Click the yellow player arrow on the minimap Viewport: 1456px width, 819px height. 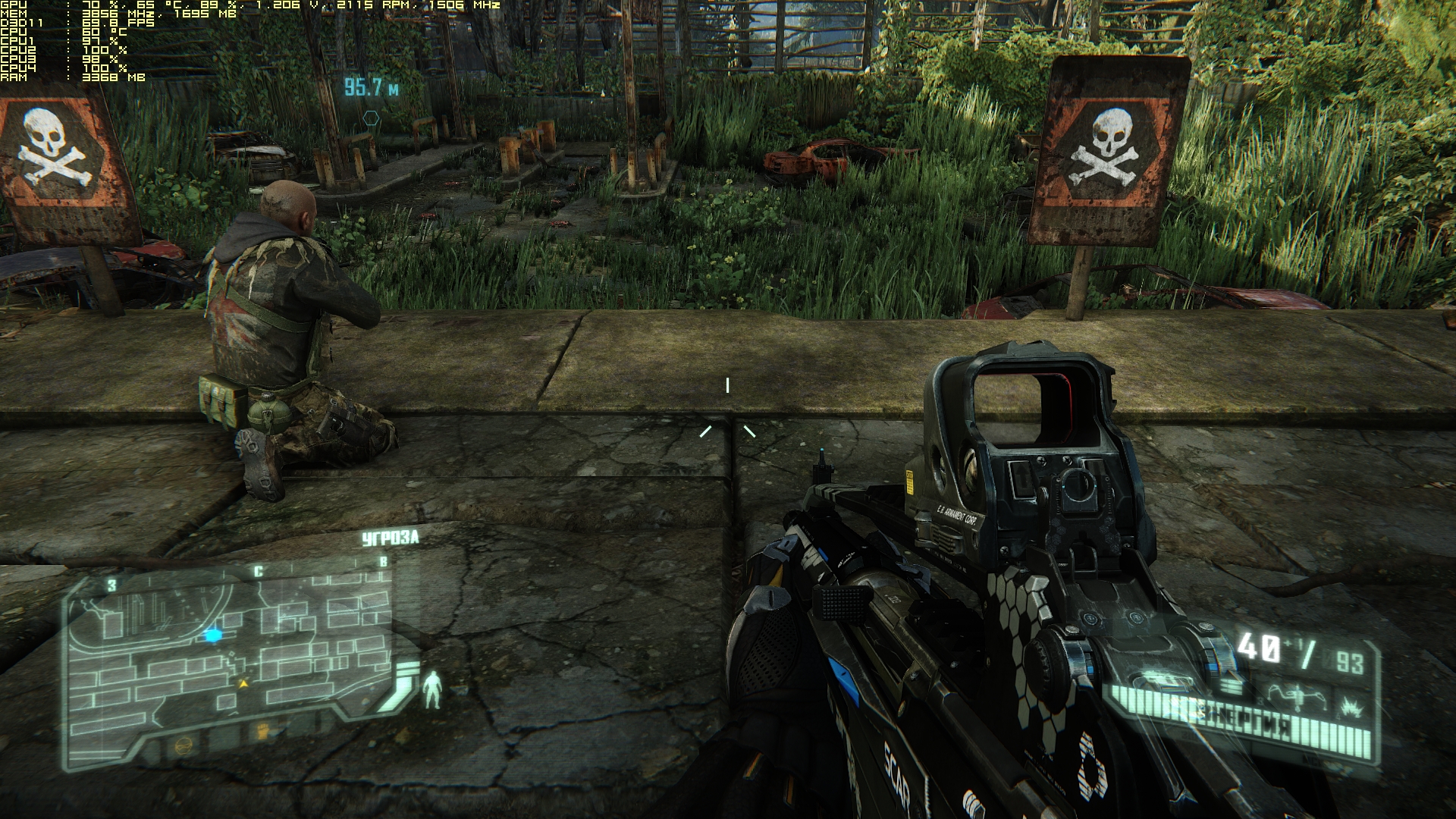point(243,684)
